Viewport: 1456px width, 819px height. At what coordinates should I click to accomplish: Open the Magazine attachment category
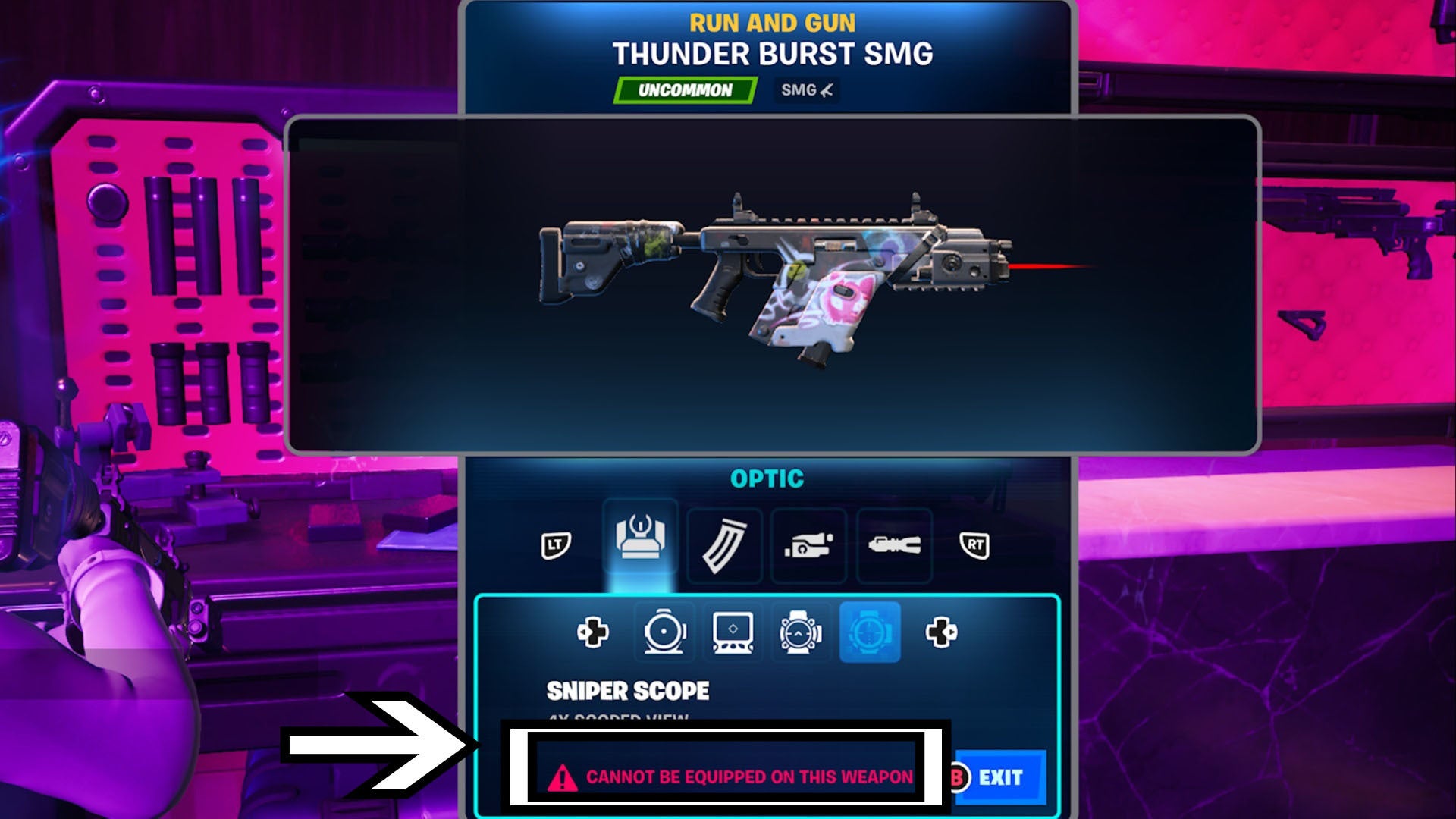point(724,544)
